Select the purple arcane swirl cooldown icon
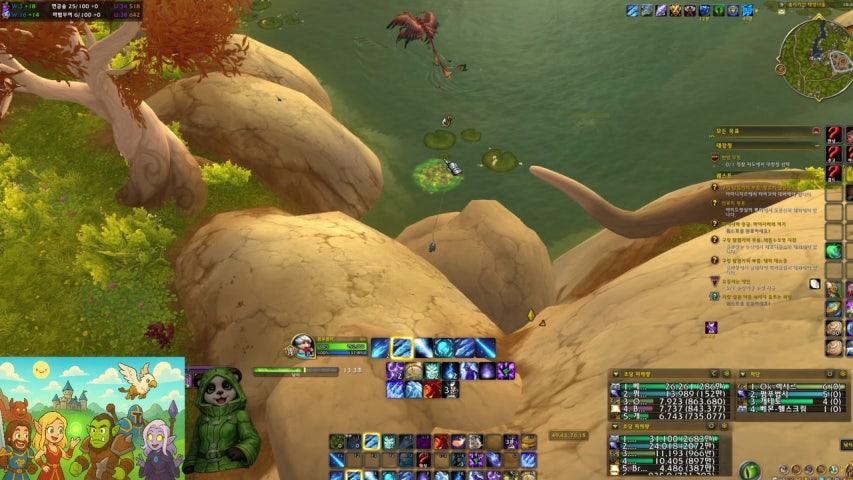The height and width of the screenshot is (480, 853). 395,371
